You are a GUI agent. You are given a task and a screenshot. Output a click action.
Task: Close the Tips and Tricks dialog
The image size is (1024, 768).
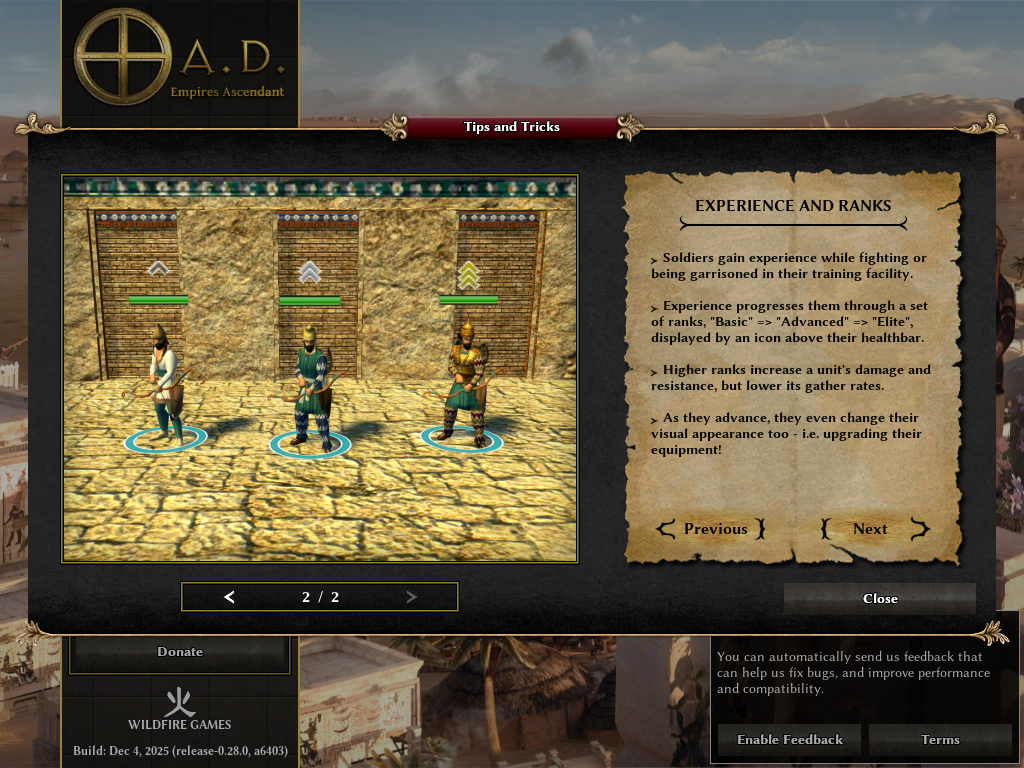tap(879, 598)
